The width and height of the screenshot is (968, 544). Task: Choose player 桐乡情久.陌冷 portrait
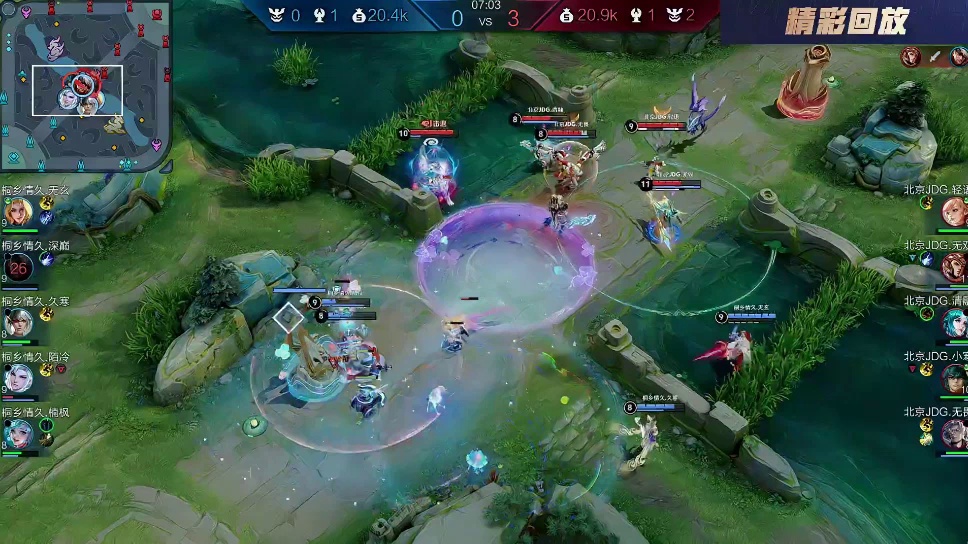coord(18,378)
